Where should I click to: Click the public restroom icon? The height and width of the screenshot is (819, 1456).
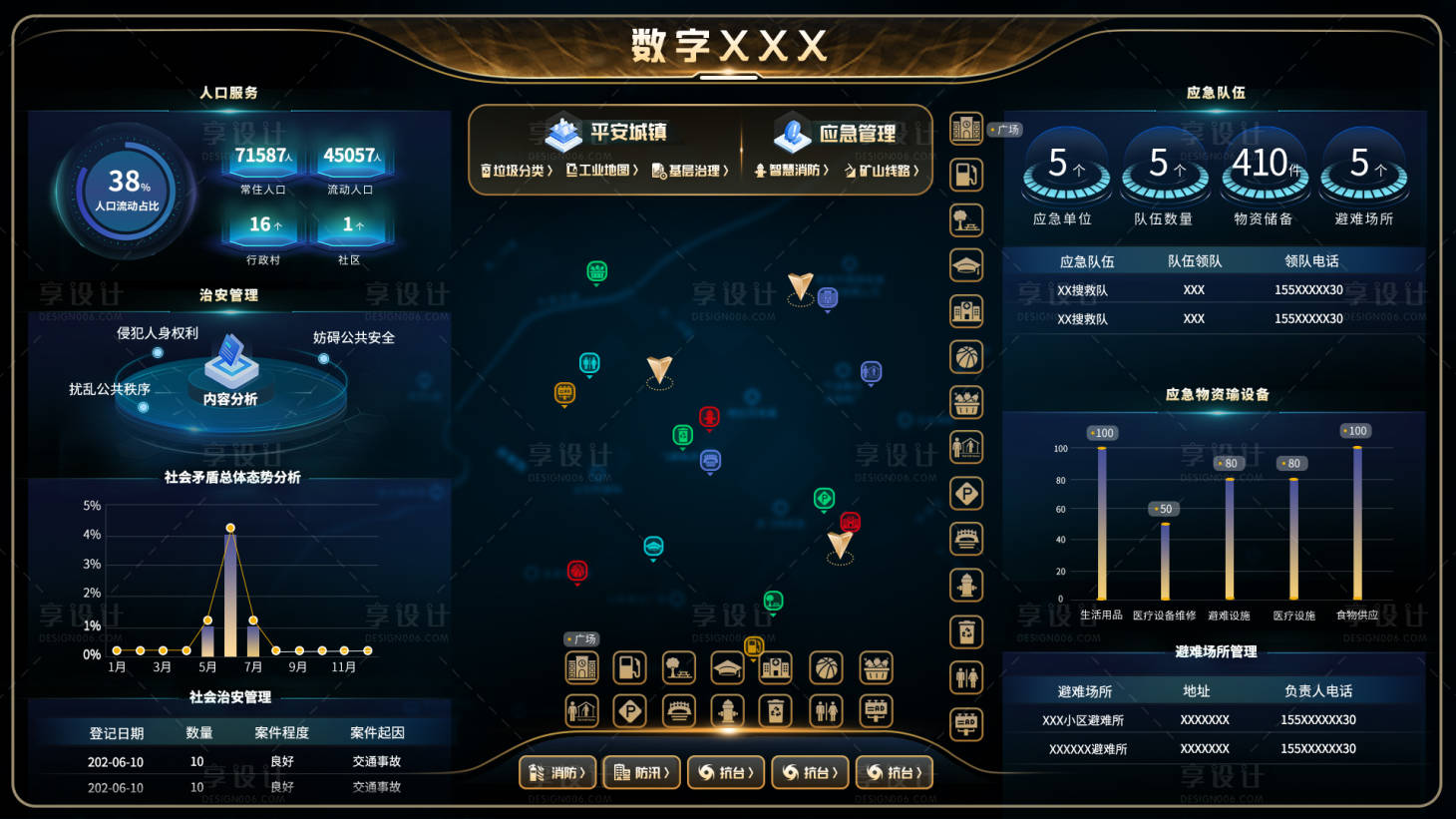(x=966, y=674)
